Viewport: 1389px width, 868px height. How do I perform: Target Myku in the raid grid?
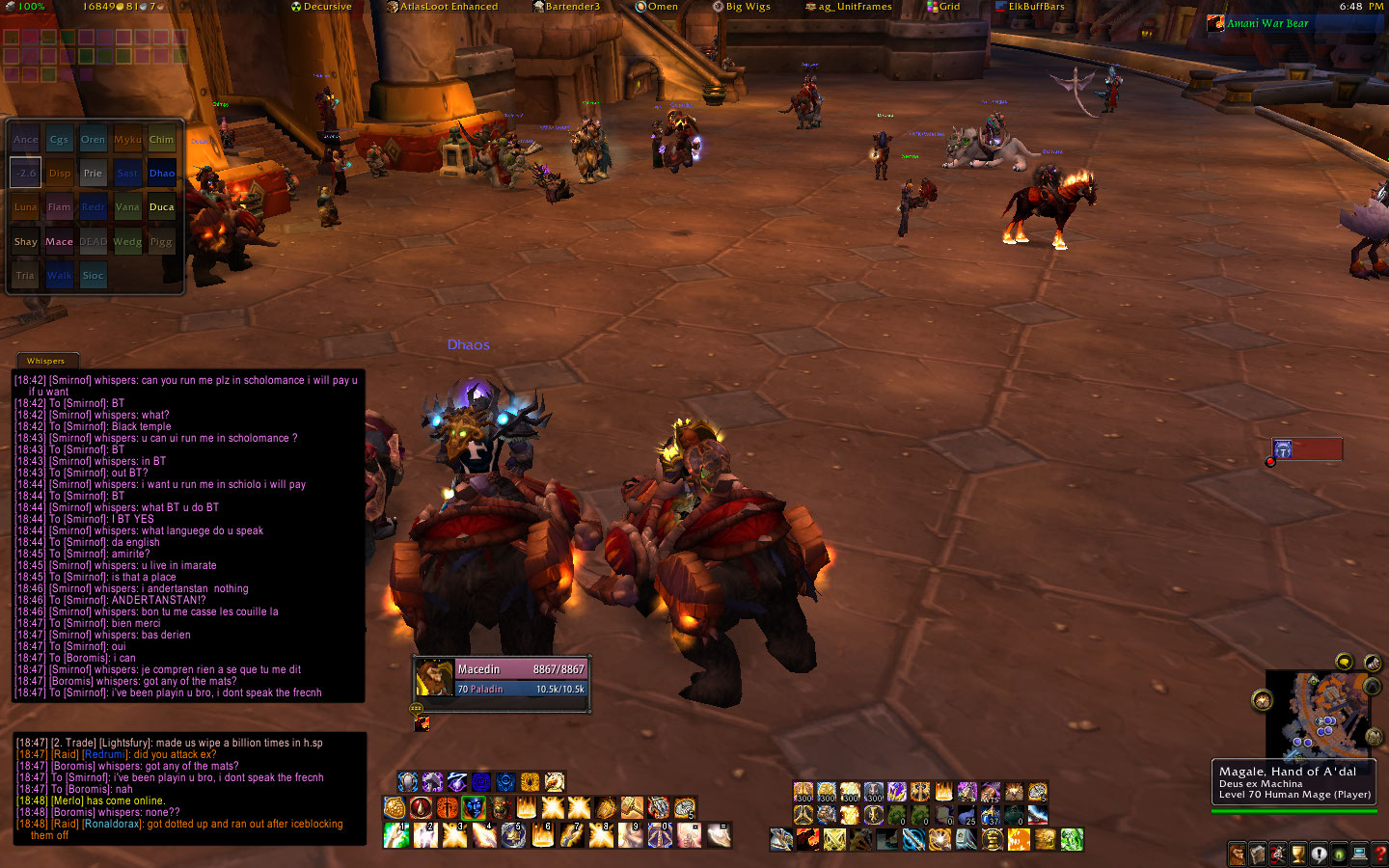coord(127,140)
